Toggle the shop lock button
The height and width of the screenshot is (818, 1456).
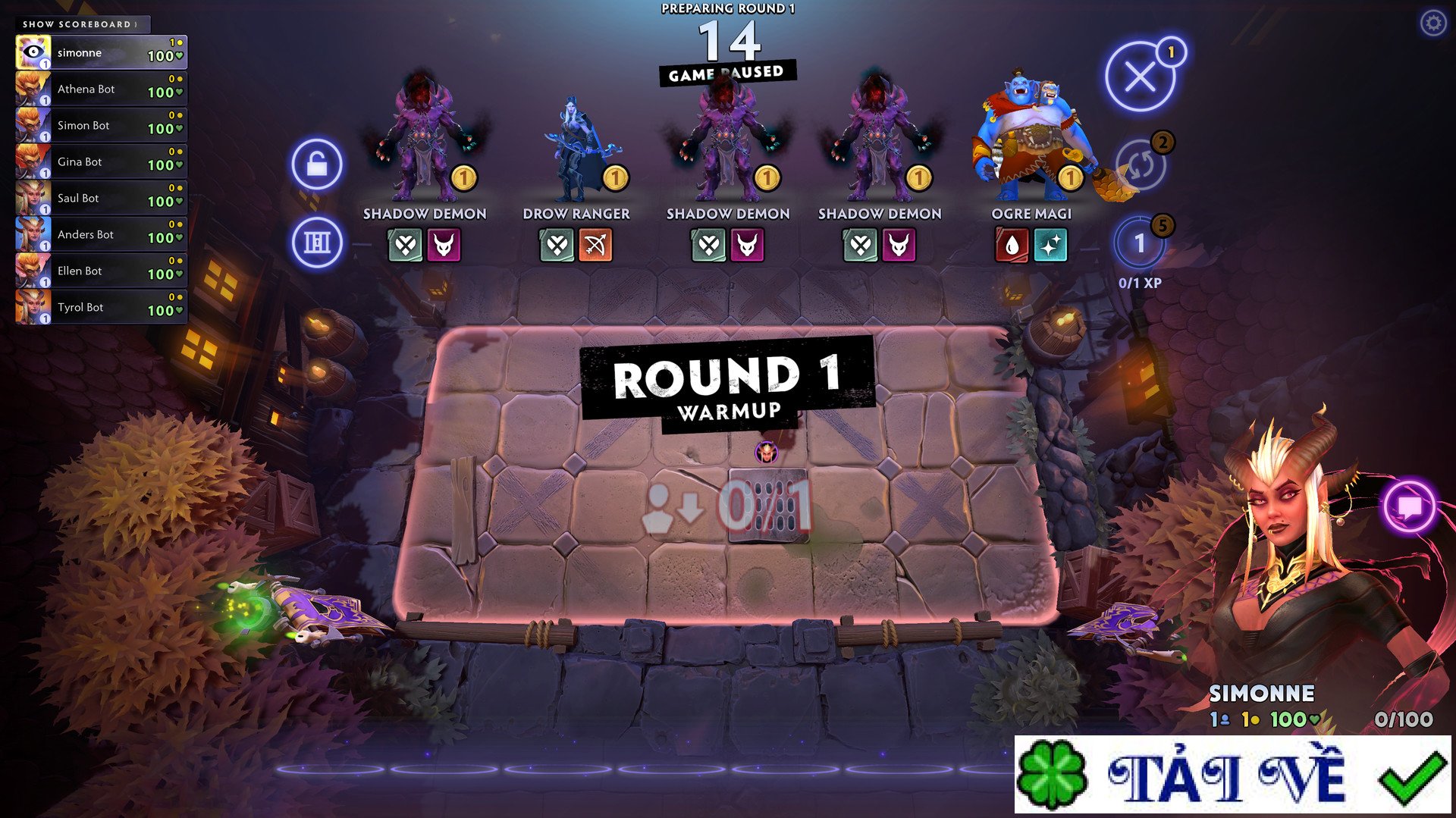tap(317, 164)
